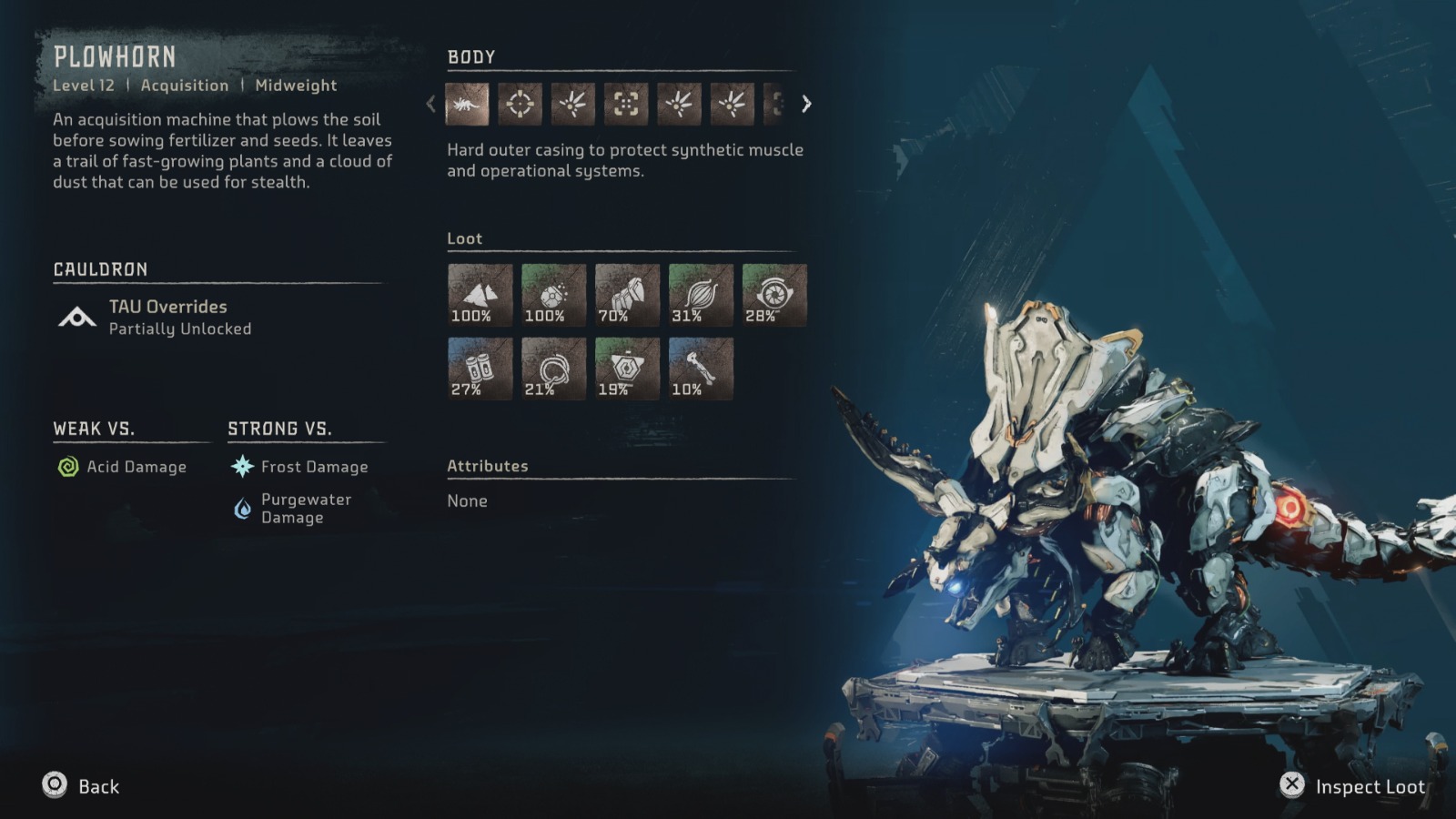
Task: Pick the 70% armor plating loot slot
Action: coord(627,295)
